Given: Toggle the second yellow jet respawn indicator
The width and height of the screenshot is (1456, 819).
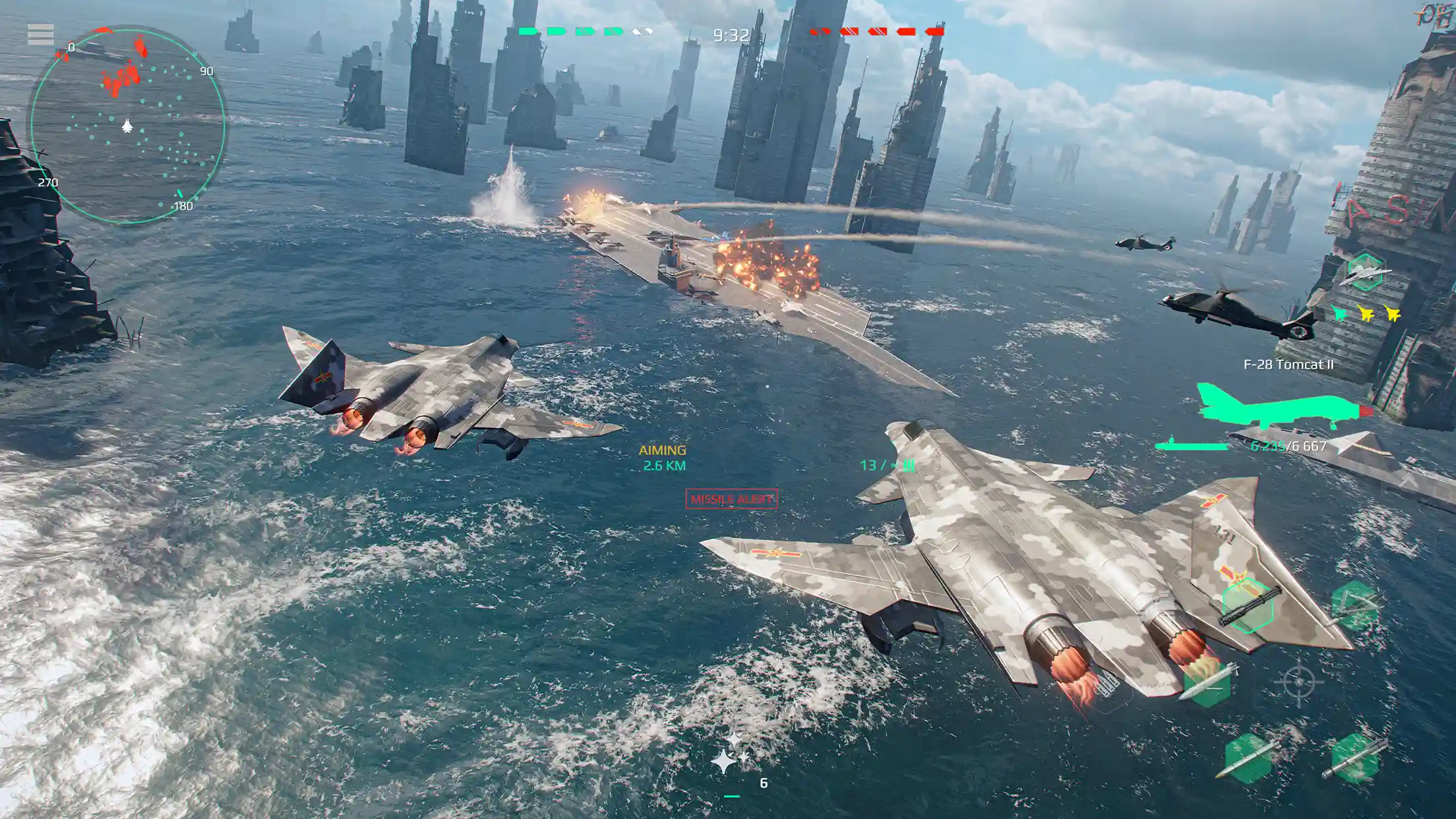Looking at the screenshot, I should tap(1394, 314).
